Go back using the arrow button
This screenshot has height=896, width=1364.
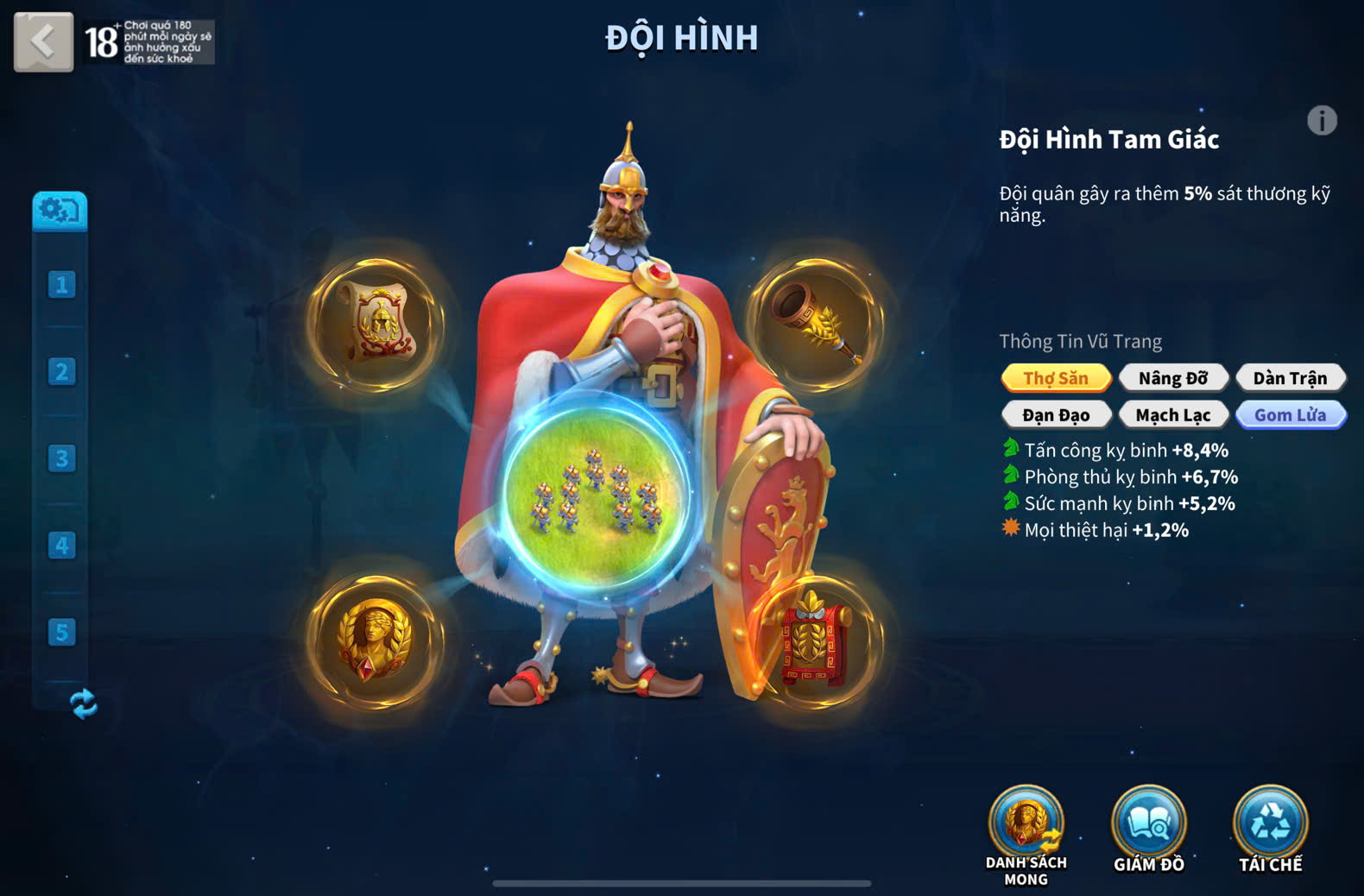[43, 41]
